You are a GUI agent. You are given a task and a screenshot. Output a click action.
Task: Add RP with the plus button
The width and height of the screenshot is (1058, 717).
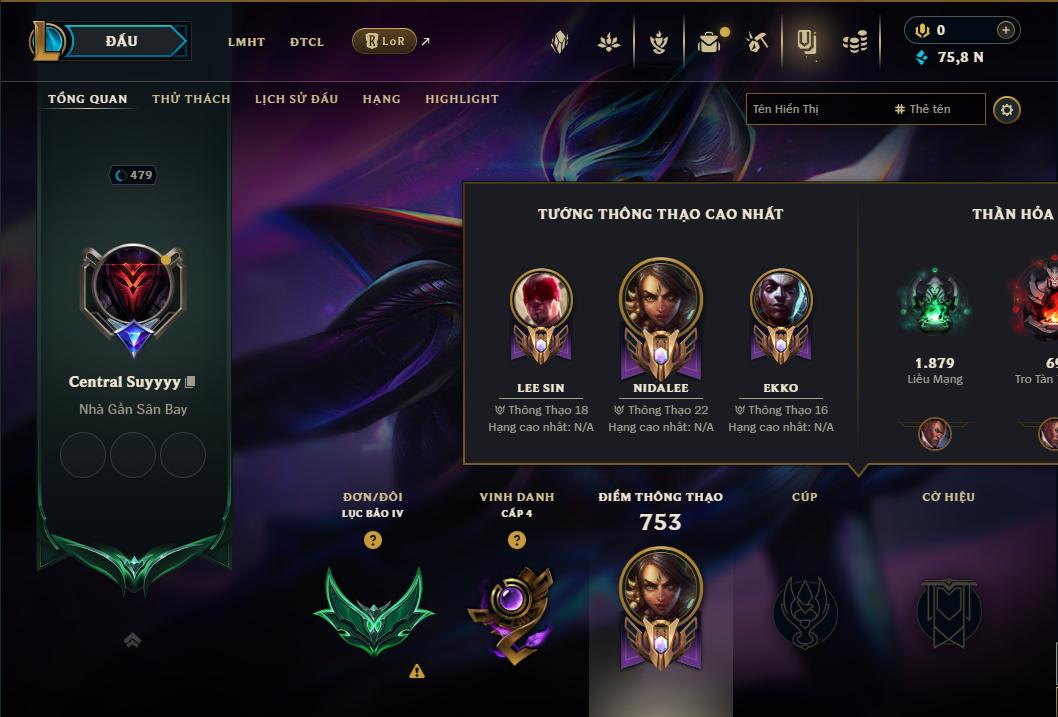coord(1005,30)
